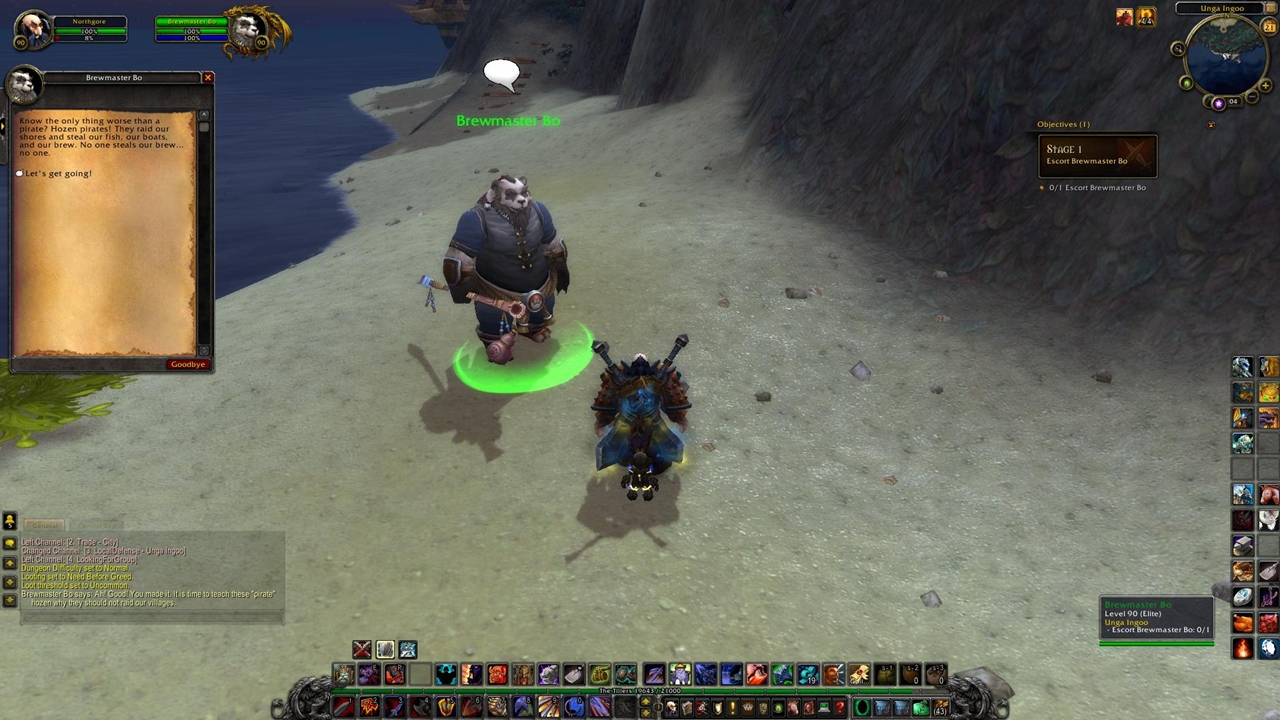Open the red question mark help button

840,708
